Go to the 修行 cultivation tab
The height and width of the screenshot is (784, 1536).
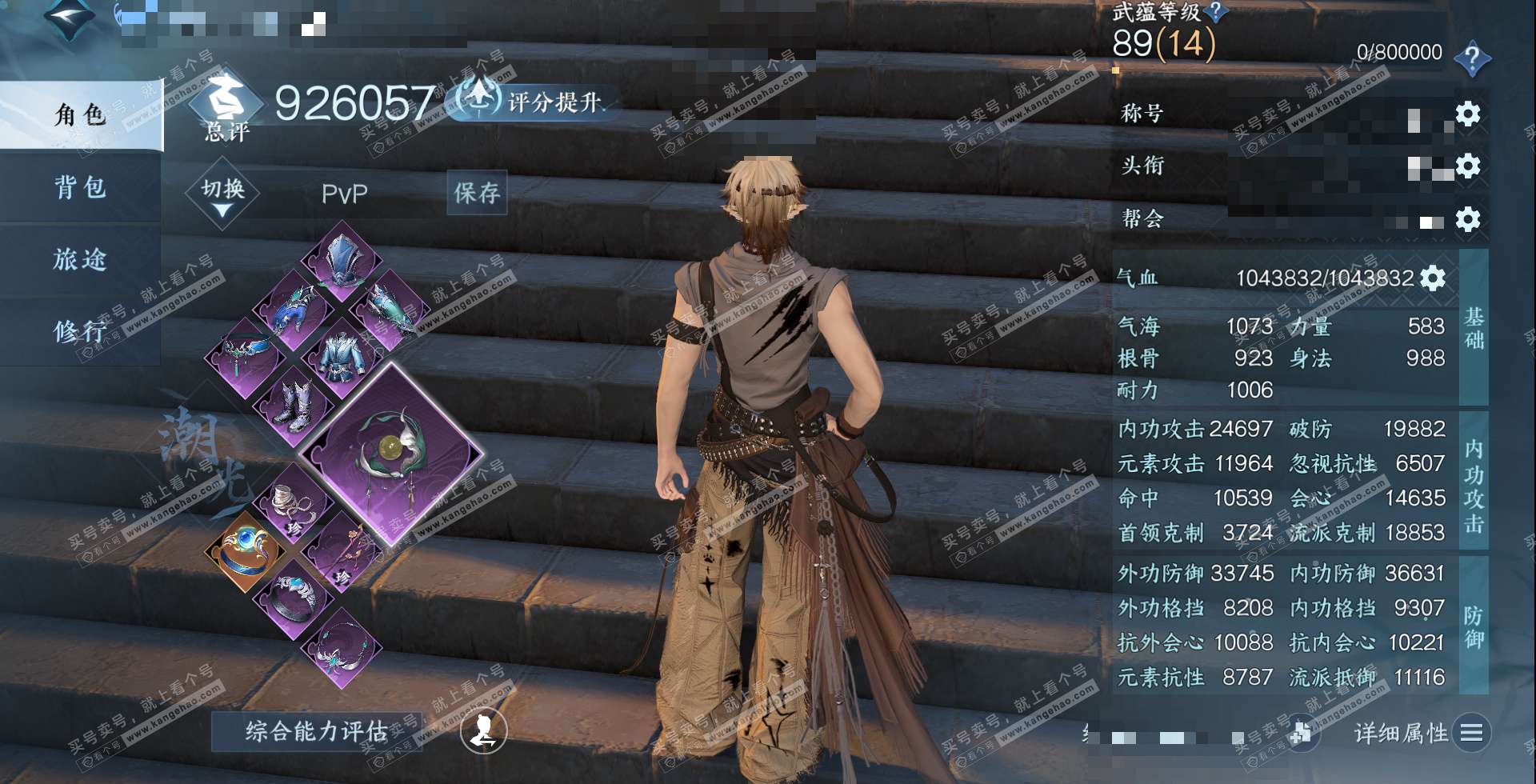(80, 330)
